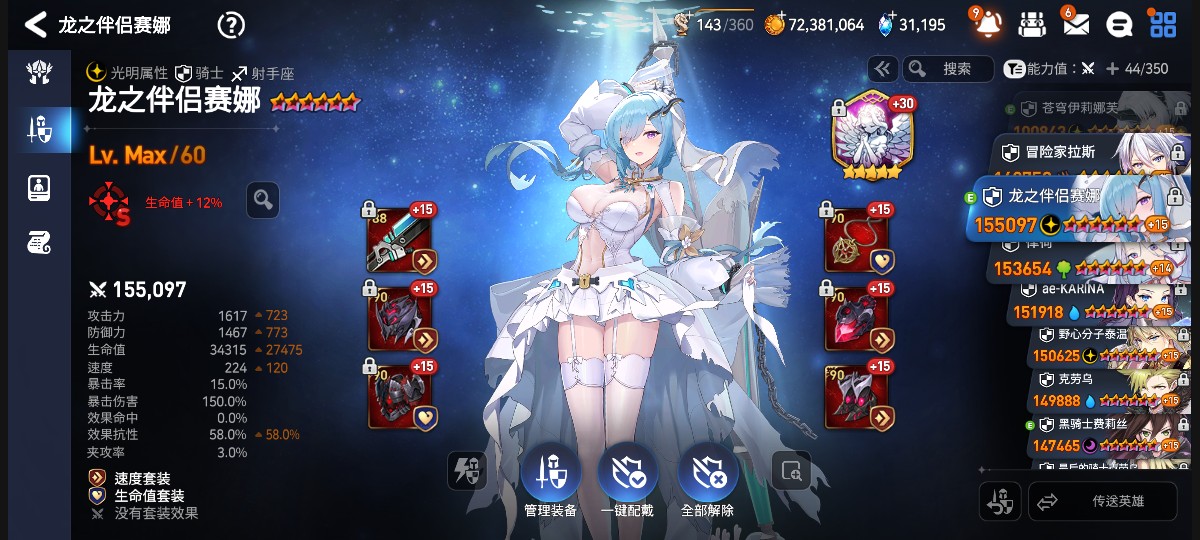
Task: Open the four-square main menu grid
Action: click(x=1163, y=25)
